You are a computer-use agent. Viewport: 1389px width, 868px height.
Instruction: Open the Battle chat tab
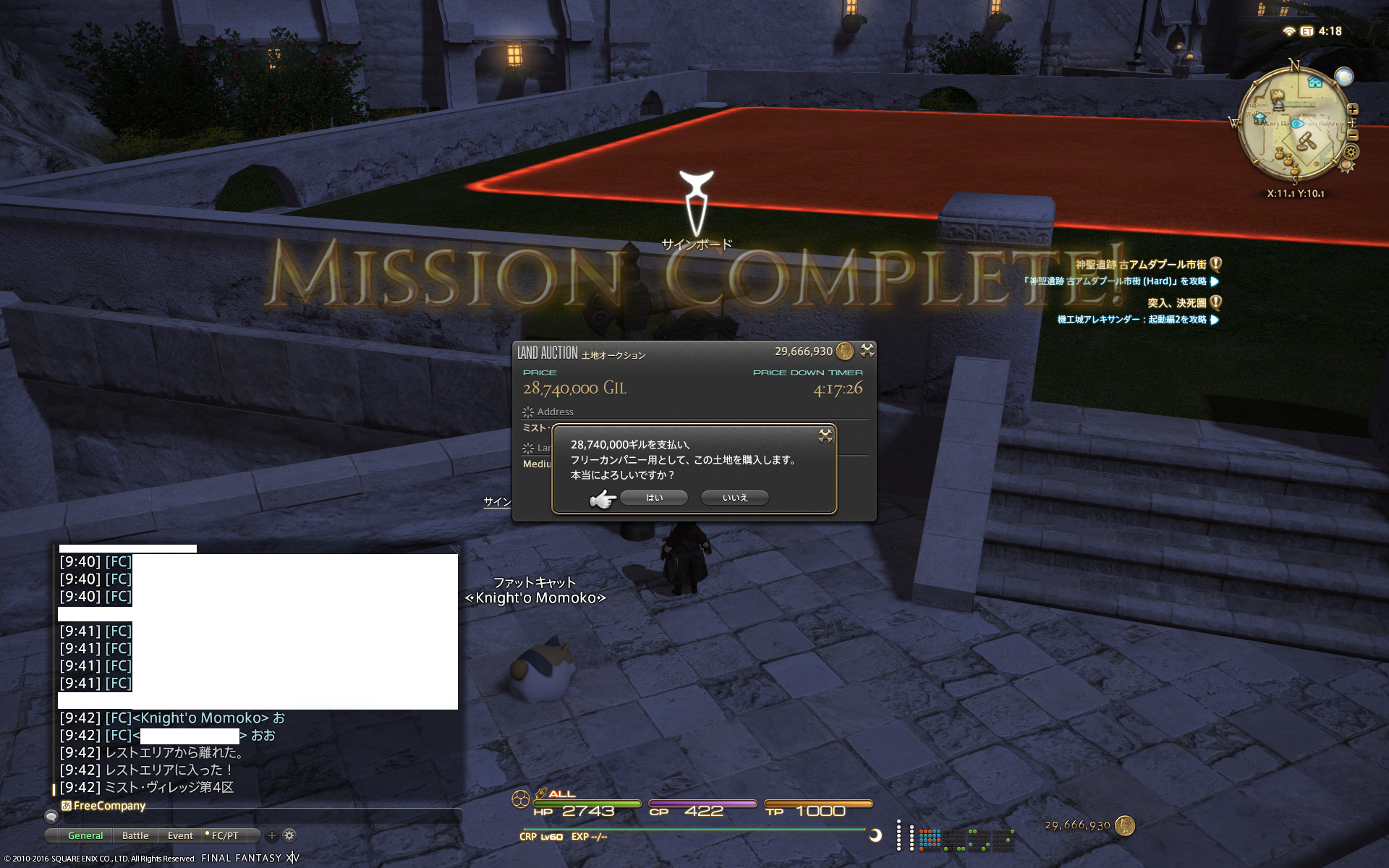[x=135, y=835]
